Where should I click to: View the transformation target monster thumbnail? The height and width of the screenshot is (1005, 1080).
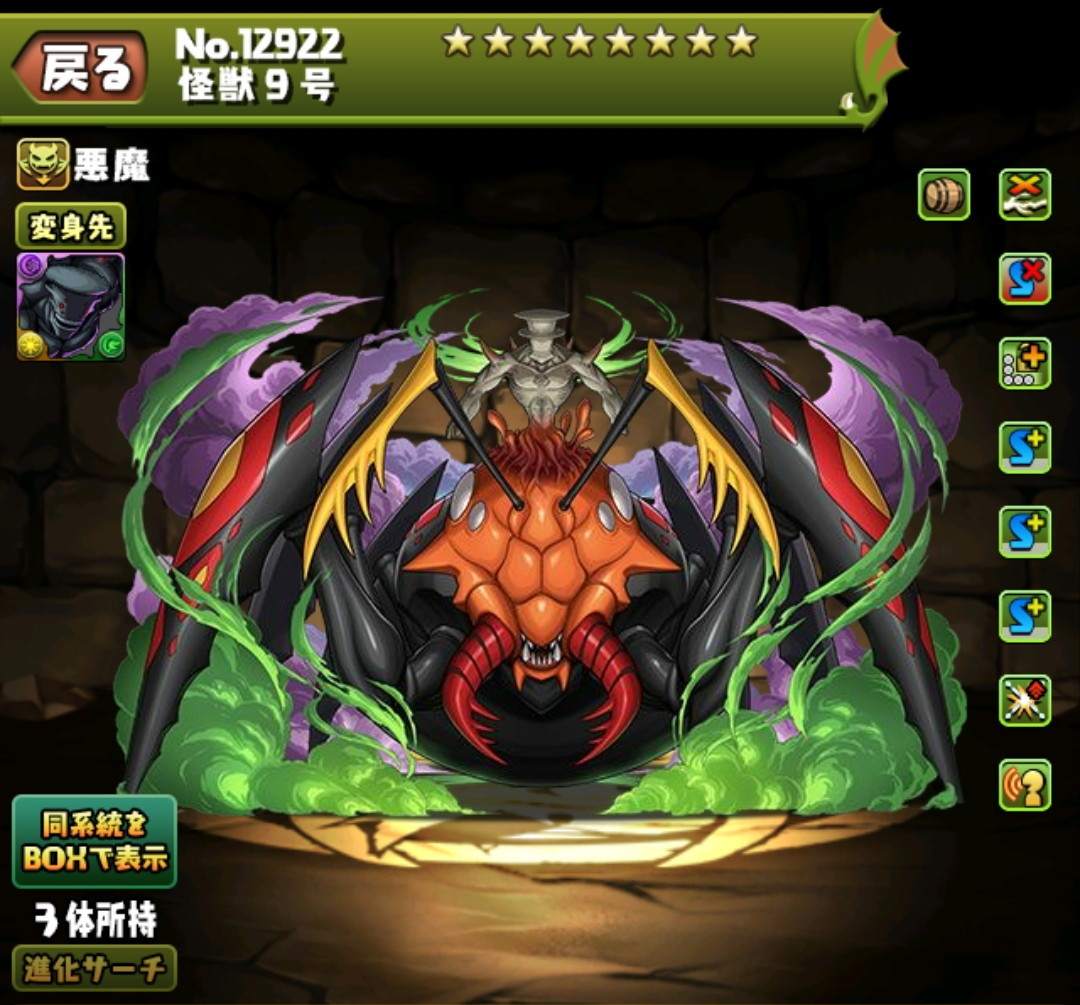[x=70, y=307]
